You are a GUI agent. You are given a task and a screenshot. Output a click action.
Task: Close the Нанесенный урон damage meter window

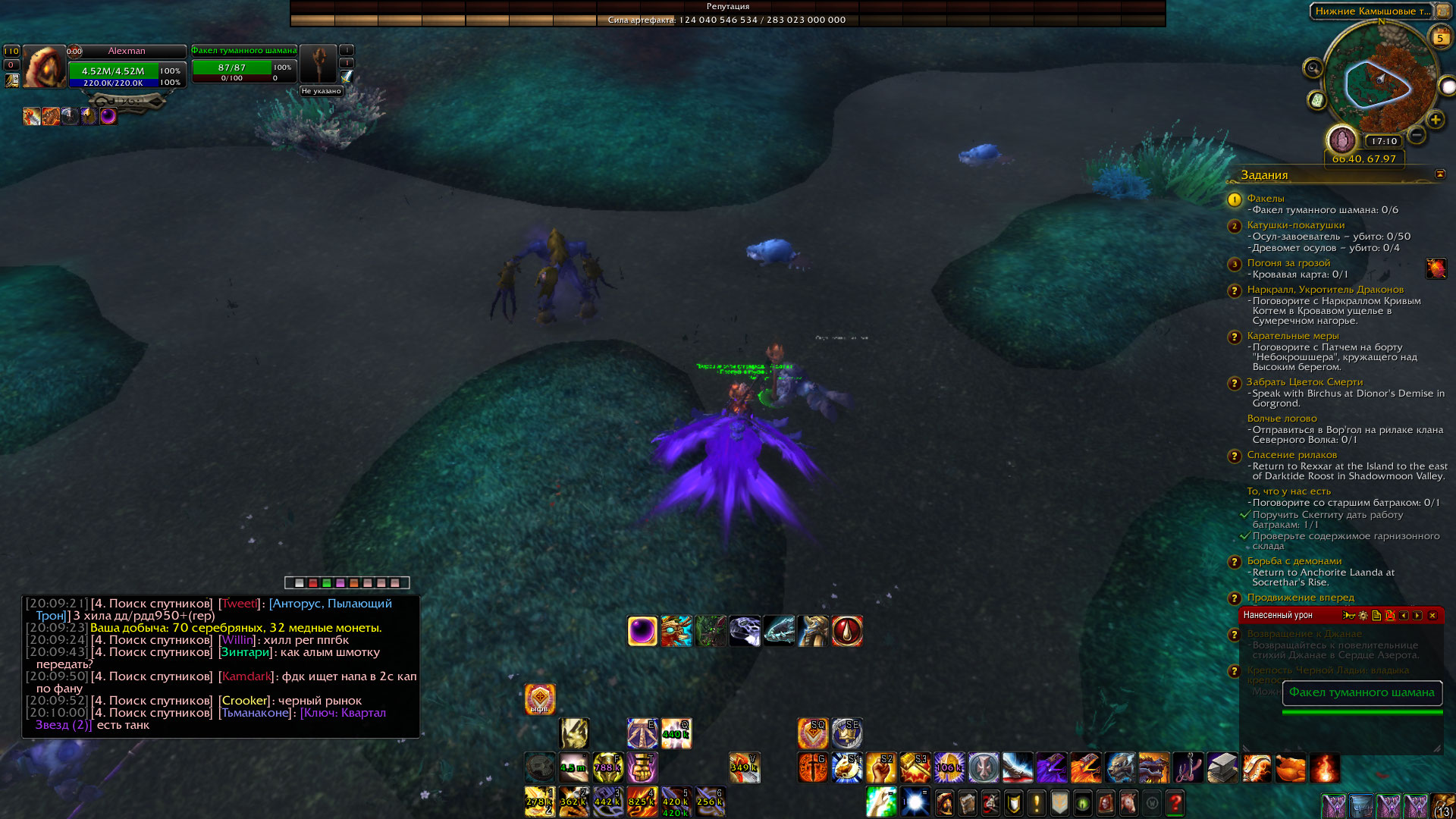click(x=1432, y=616)
